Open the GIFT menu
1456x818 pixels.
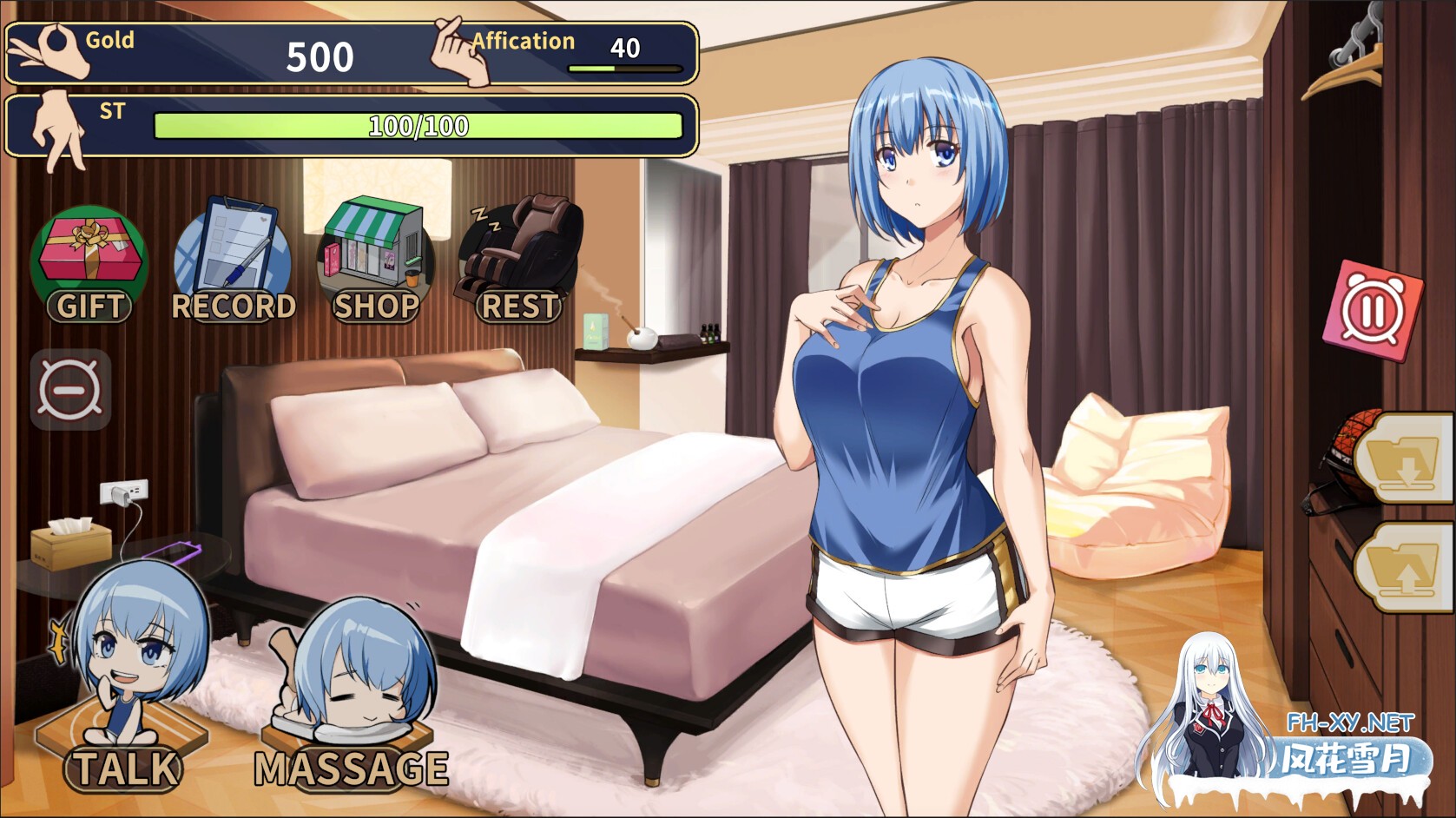click(x=89, y=265)
